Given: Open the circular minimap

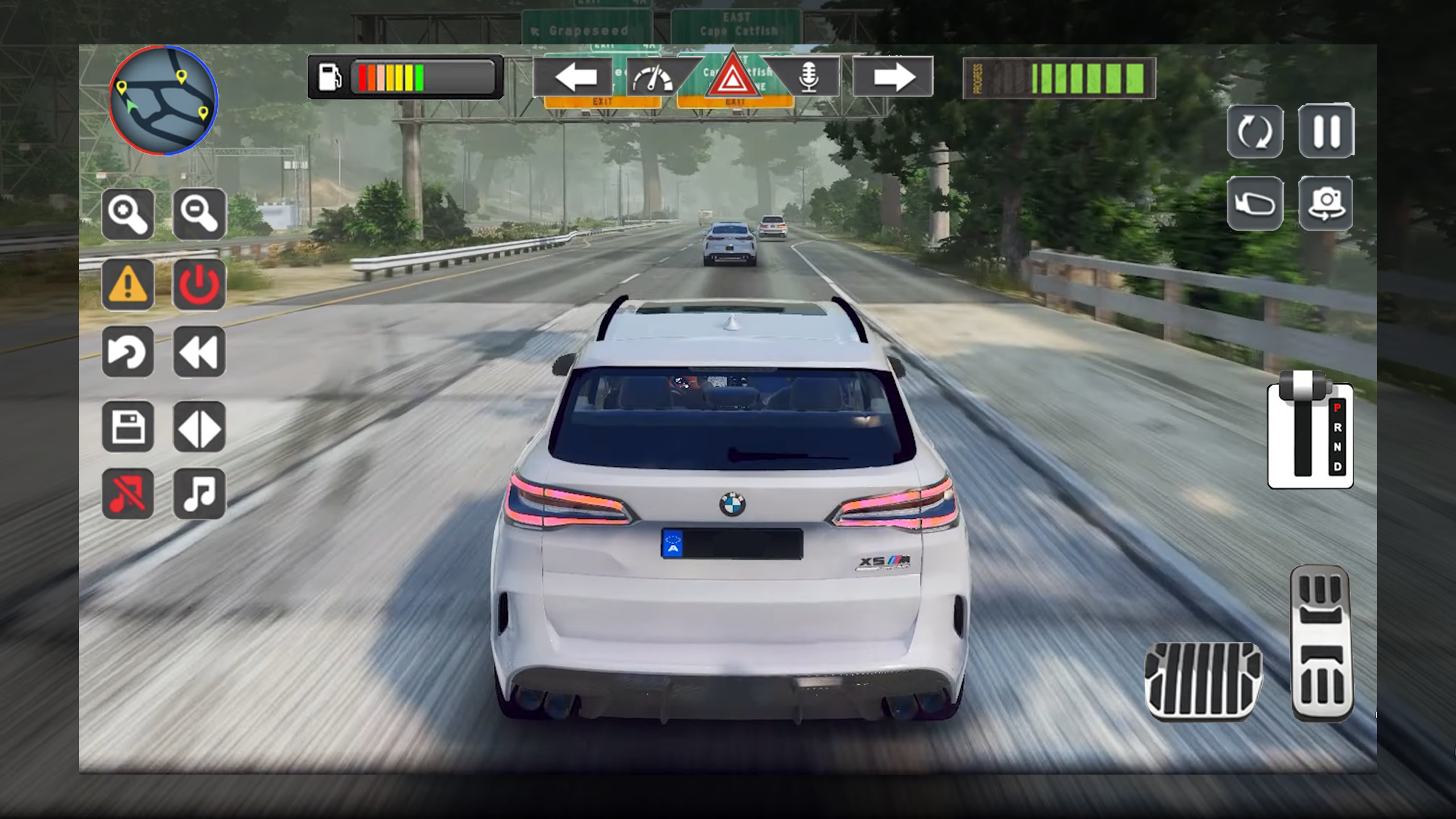Looking at the screenshot, I should (163, 100).
